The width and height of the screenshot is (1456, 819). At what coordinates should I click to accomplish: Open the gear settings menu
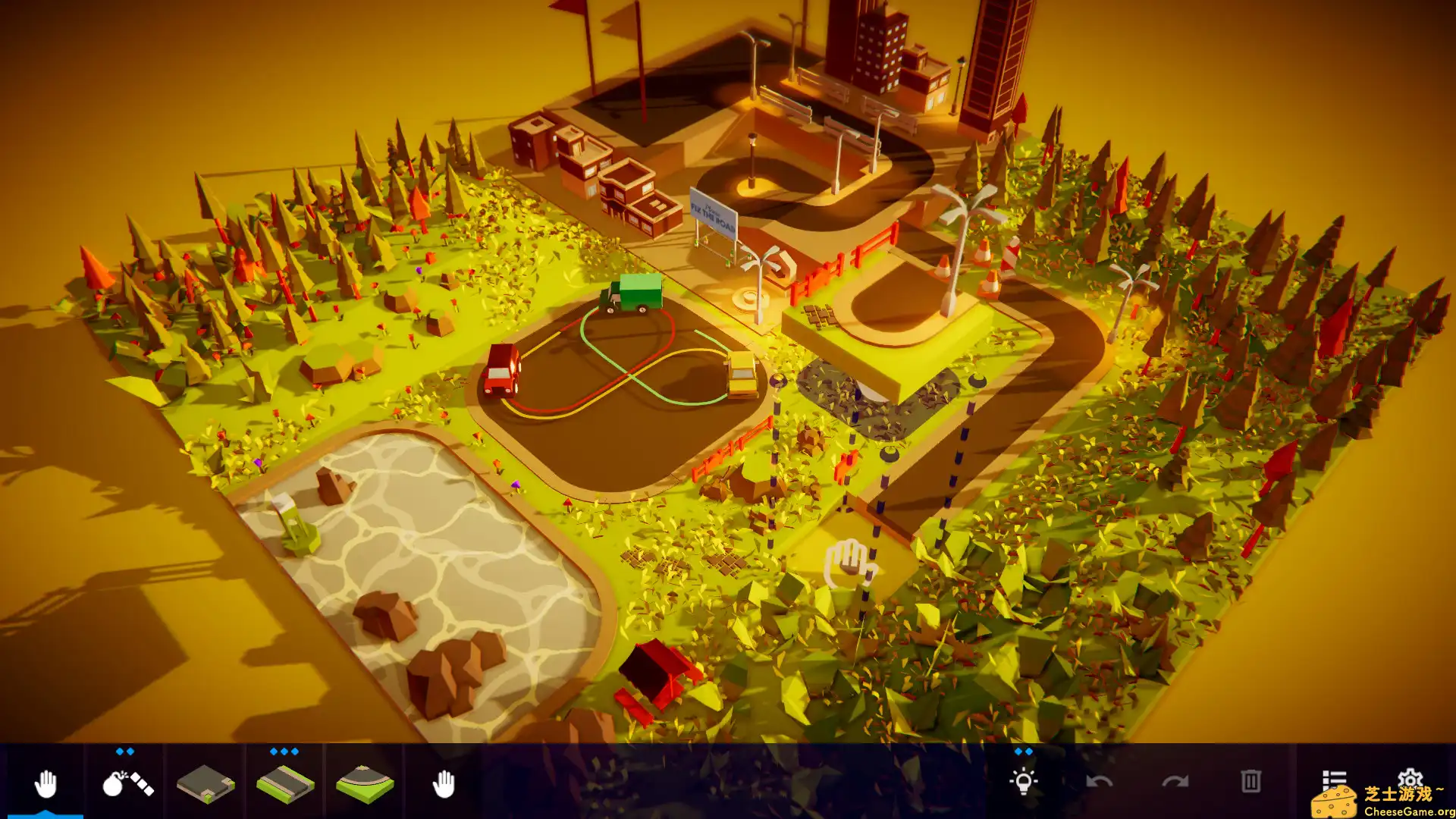1410,777
